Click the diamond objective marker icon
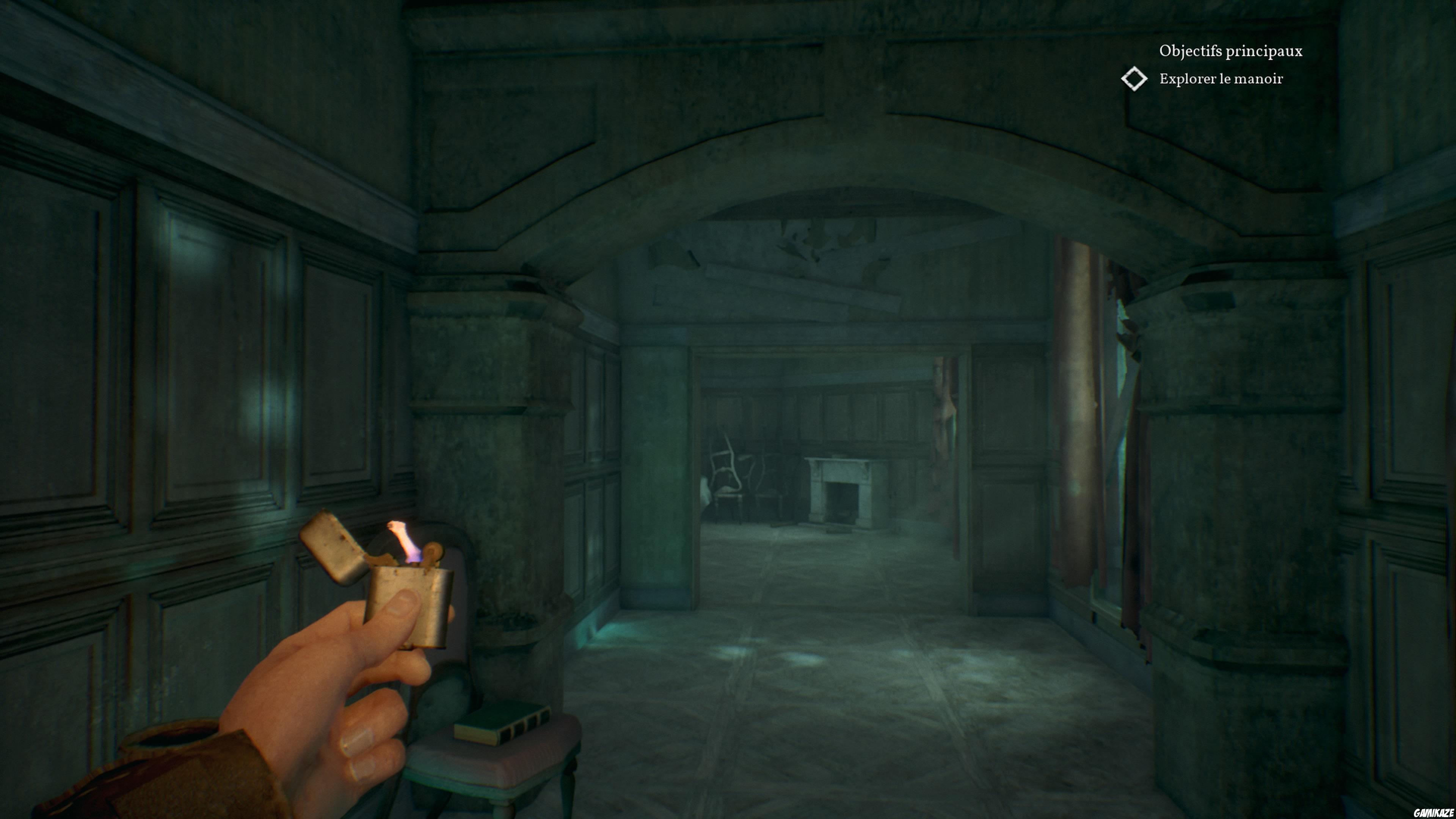This screenshot has height=819, width=1456. (x=1135, y=80)
